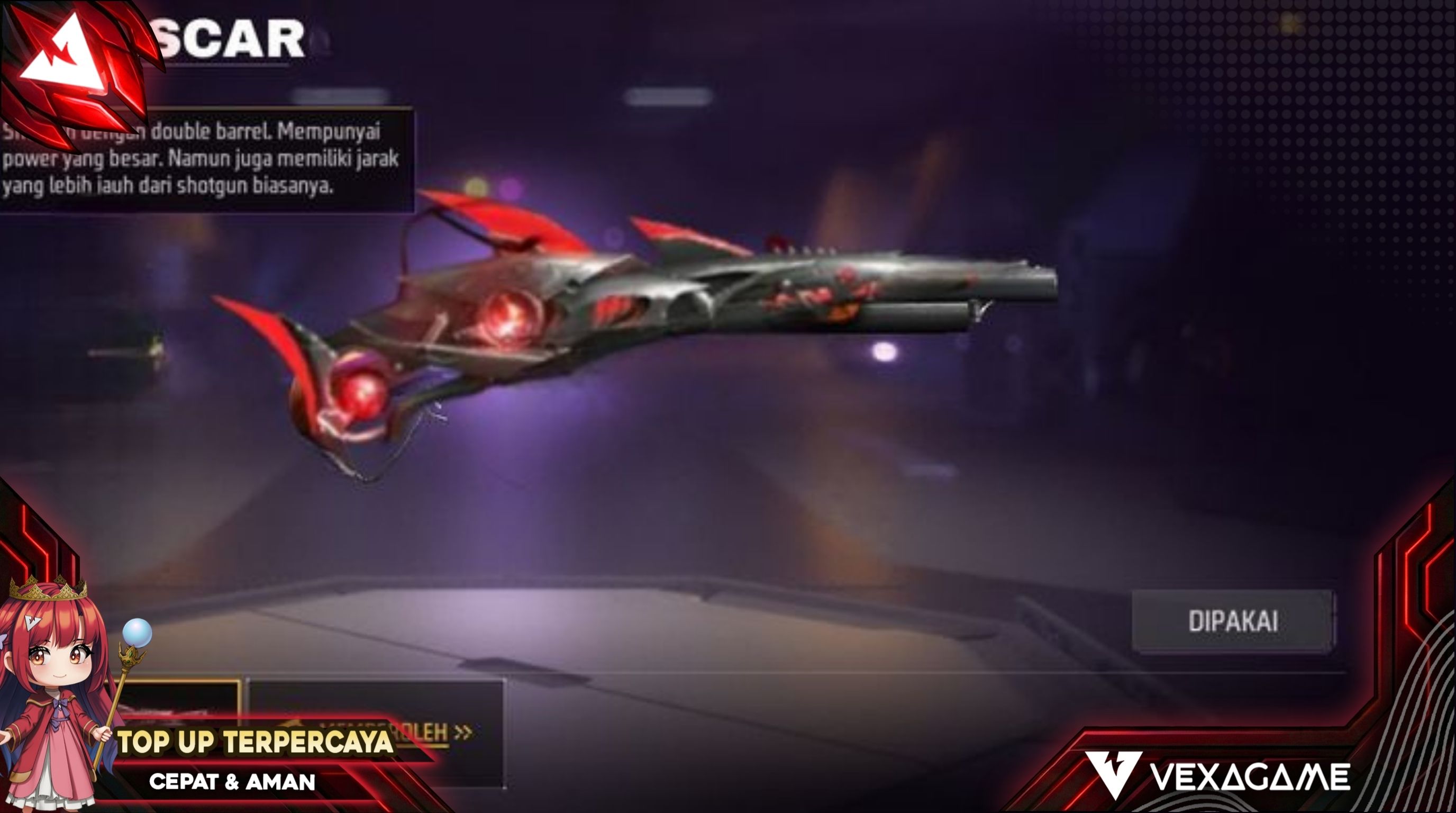
Task: Click the Vexagame logo watermark
Action: tap(1217, 776)
